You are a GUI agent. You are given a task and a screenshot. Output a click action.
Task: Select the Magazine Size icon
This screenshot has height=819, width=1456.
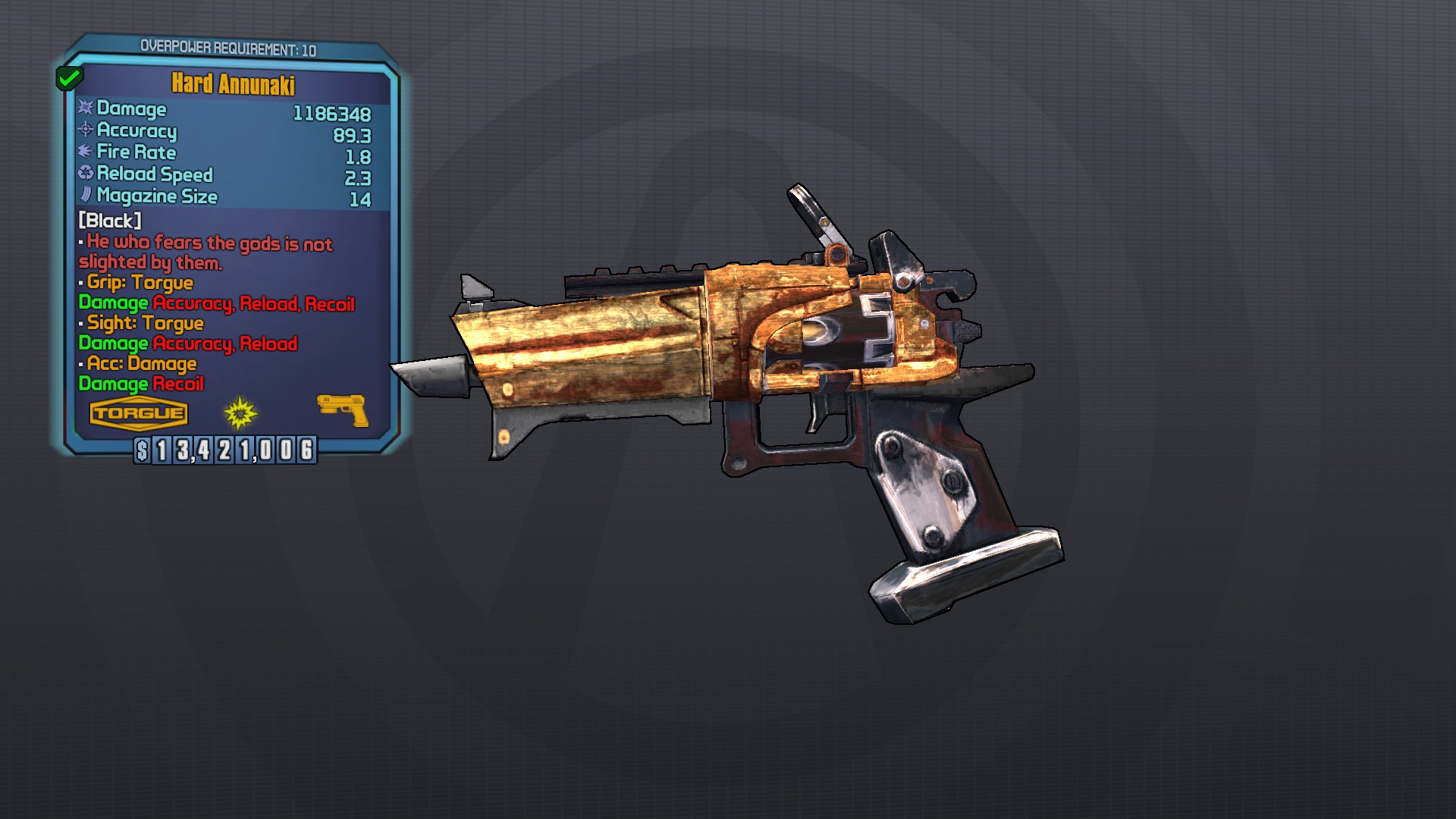click(x=85, y=196)
